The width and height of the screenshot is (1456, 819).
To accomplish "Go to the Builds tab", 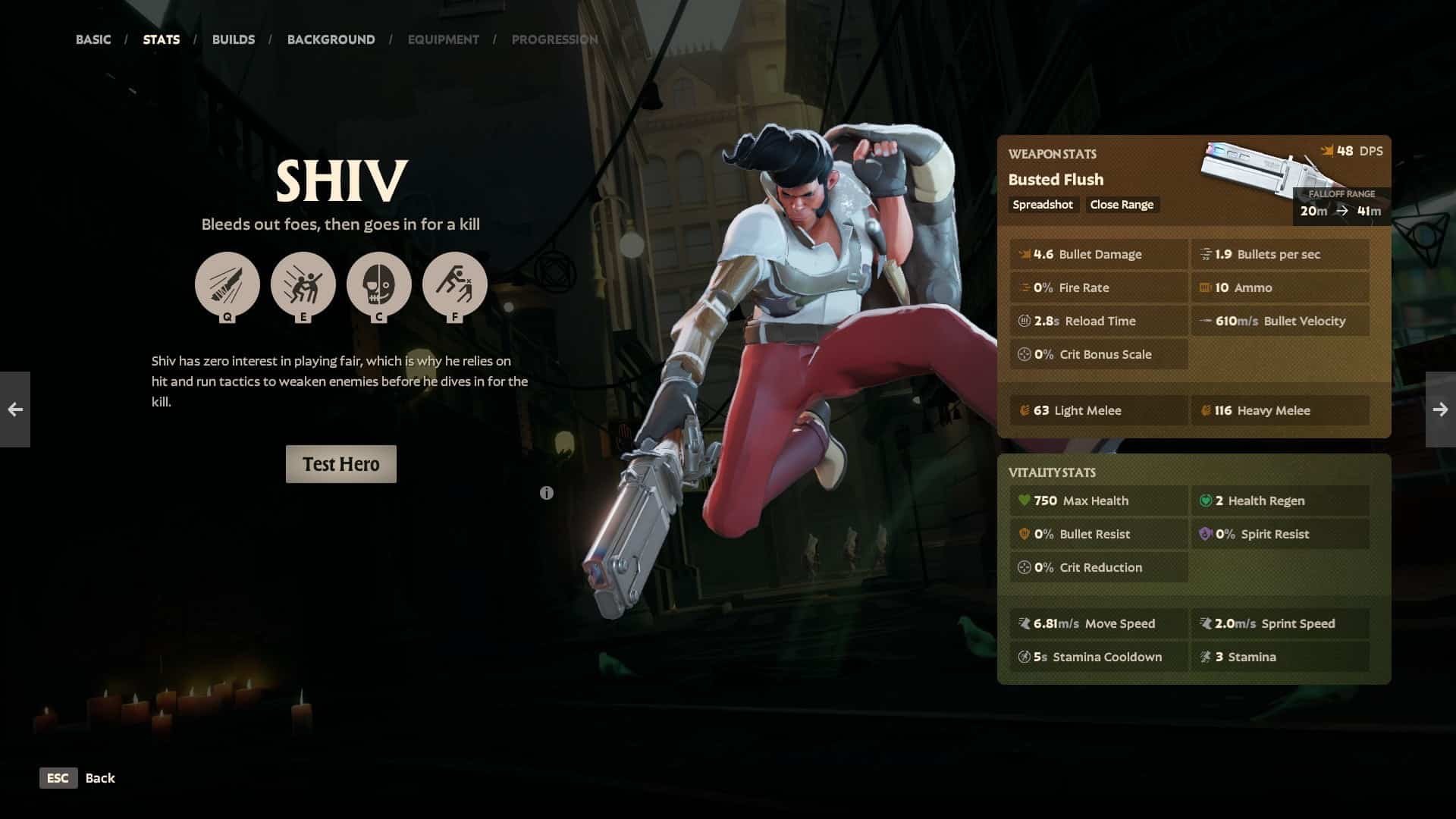I will click(x=234, y=39).
